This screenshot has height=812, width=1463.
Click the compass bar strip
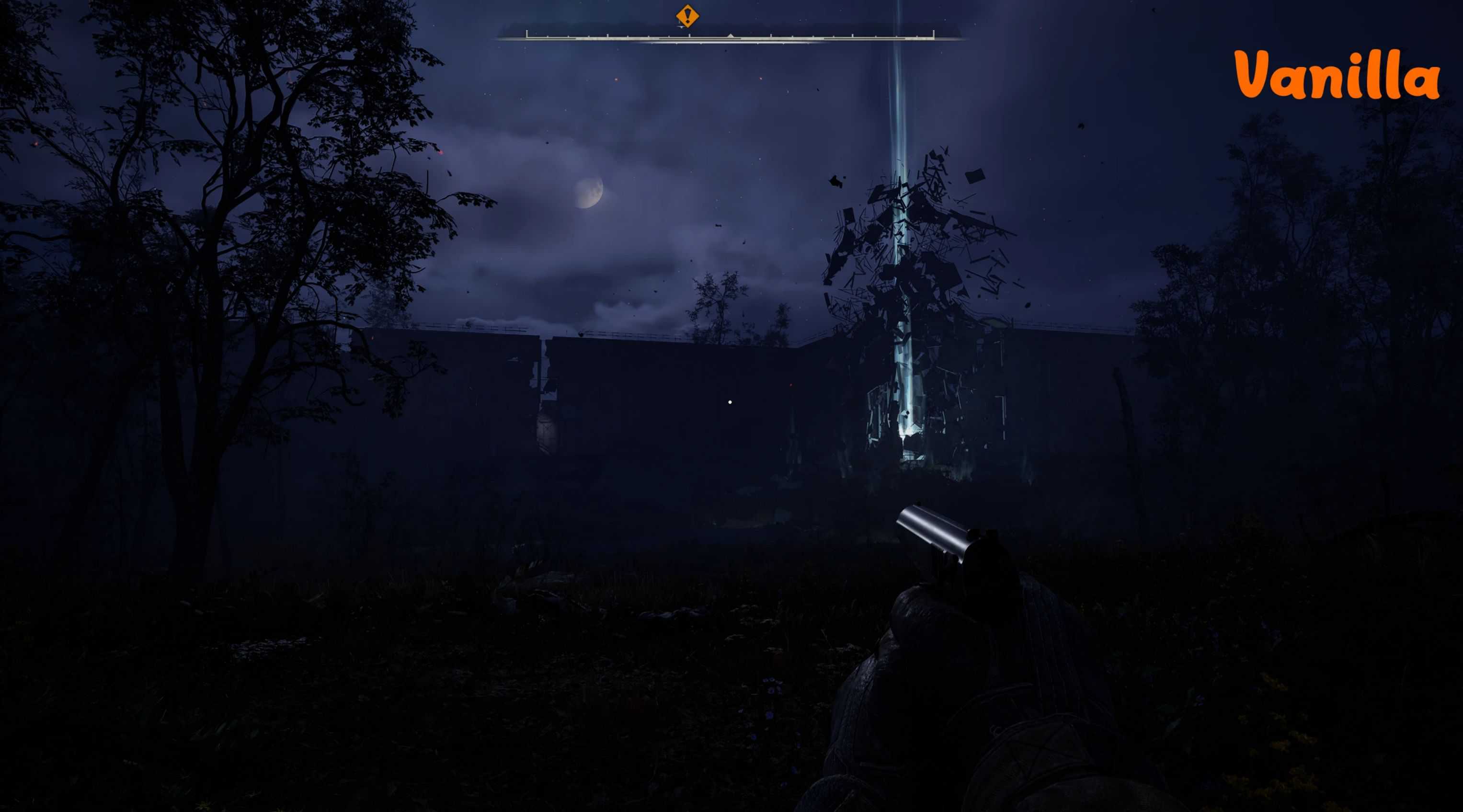pos(731,37)
